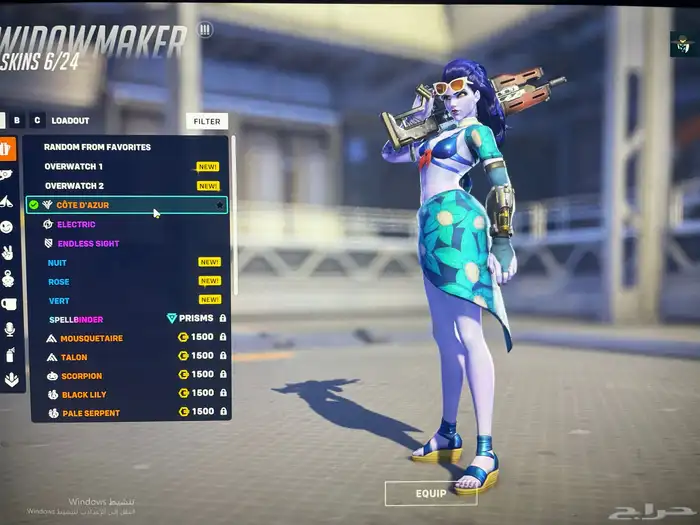Image resolution: width=700 pixels, height=525 pixels.
Task: Equip the selected skin with the Equip button
Action: pyautogui.click(x=430, y=493)
